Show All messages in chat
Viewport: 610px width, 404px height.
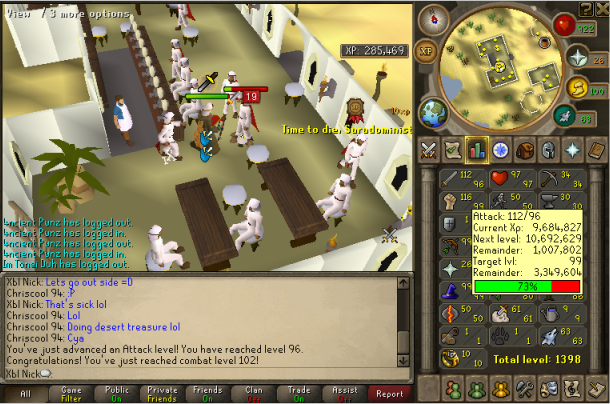click(x=25, y=394)
